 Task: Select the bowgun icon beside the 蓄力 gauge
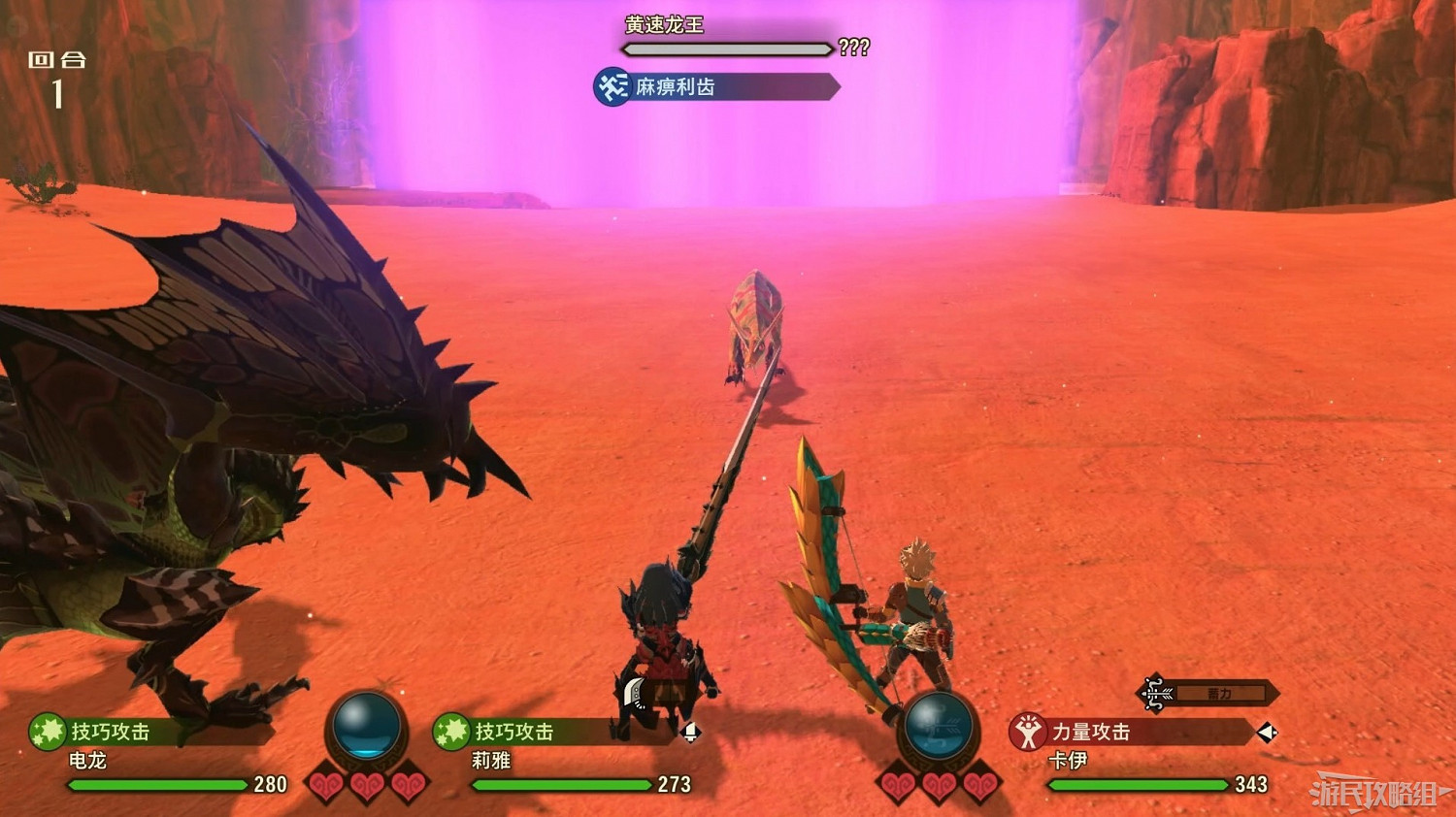point(1155,693)
